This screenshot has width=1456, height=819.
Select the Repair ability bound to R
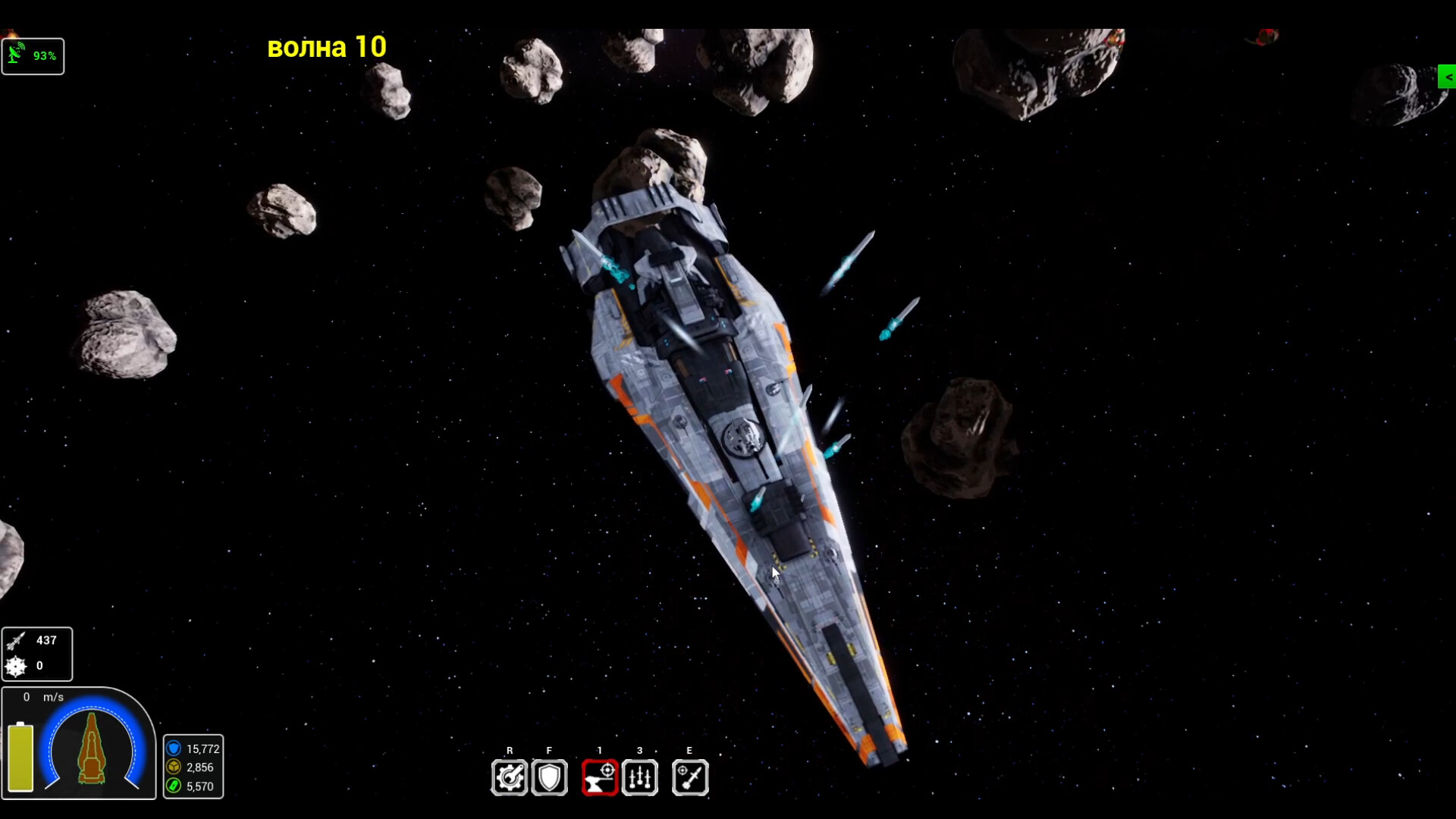pos(510,777)
